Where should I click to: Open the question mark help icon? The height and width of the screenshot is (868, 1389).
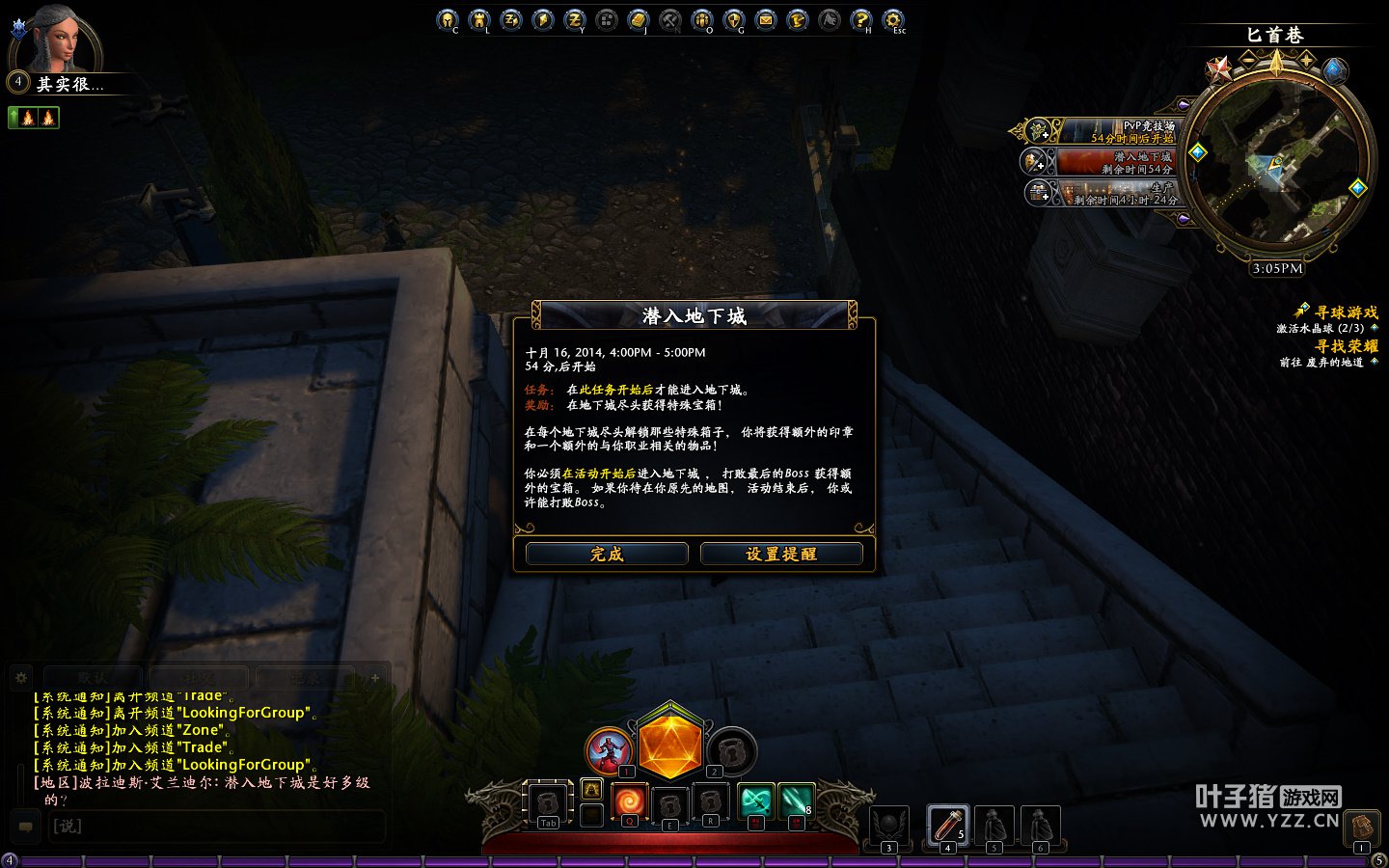(861, 19)
